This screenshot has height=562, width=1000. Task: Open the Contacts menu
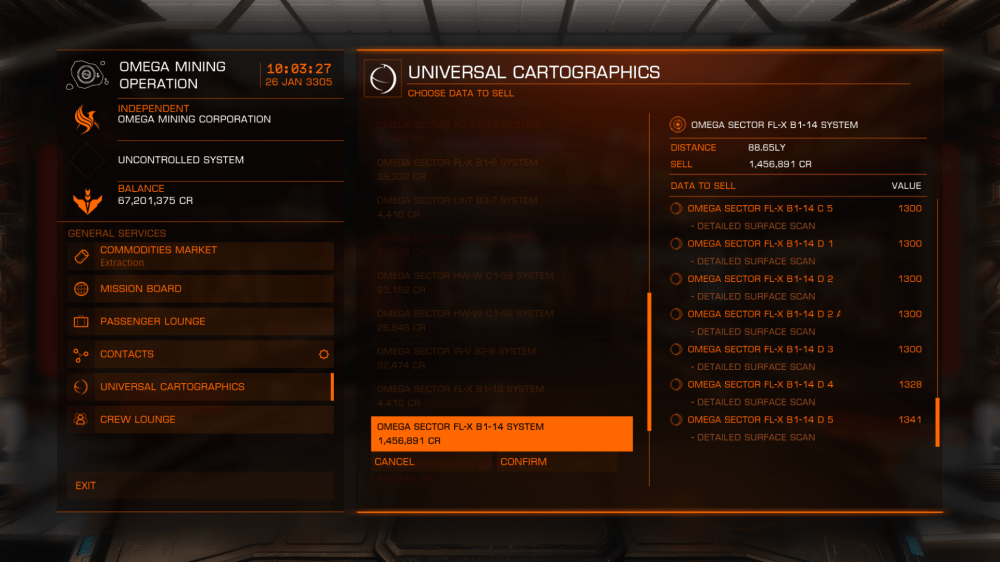pyautogui.click(x=200, y=354)
